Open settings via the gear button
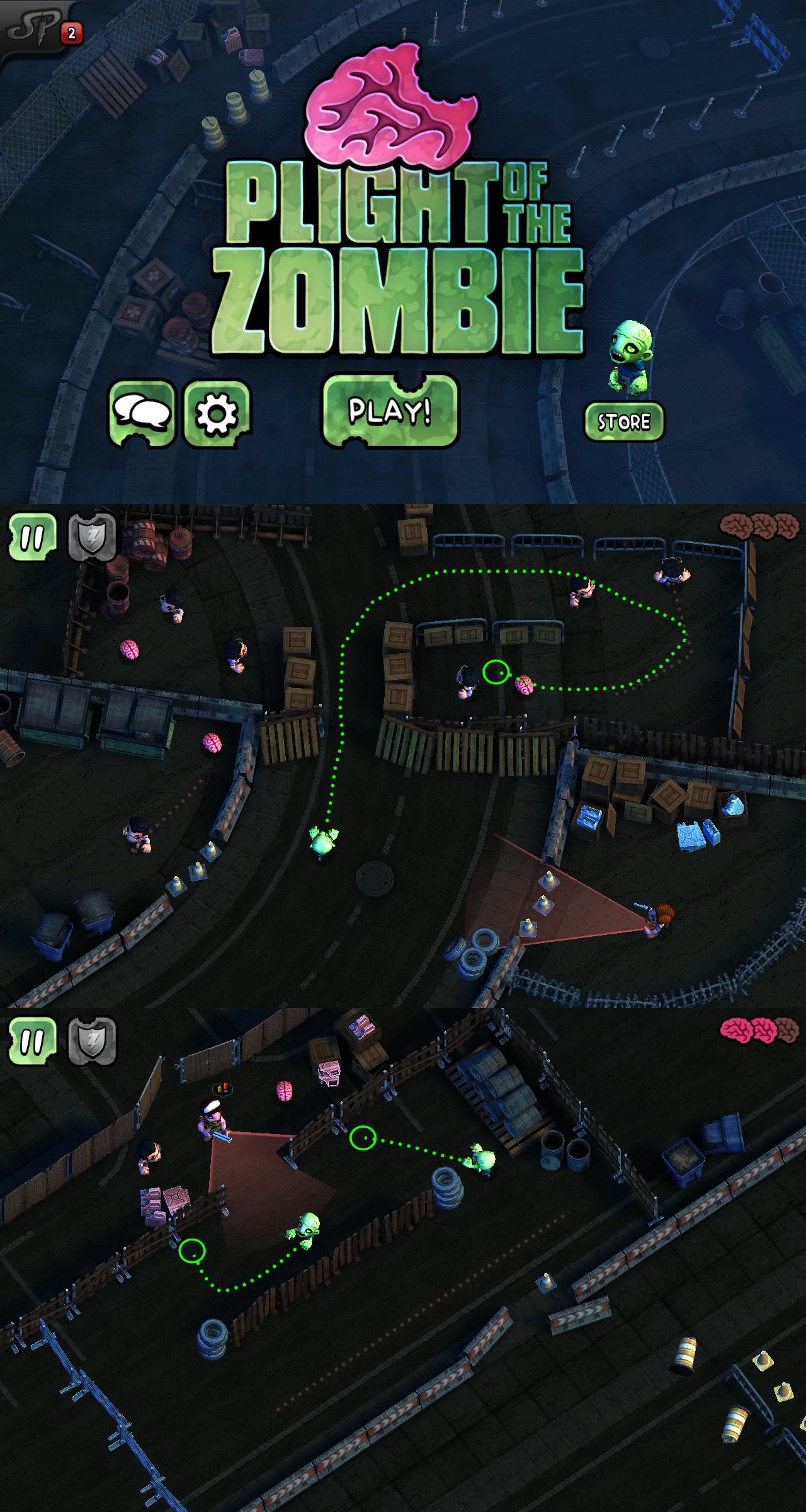This screenshot has height=1512, width=806. point(217,414)
